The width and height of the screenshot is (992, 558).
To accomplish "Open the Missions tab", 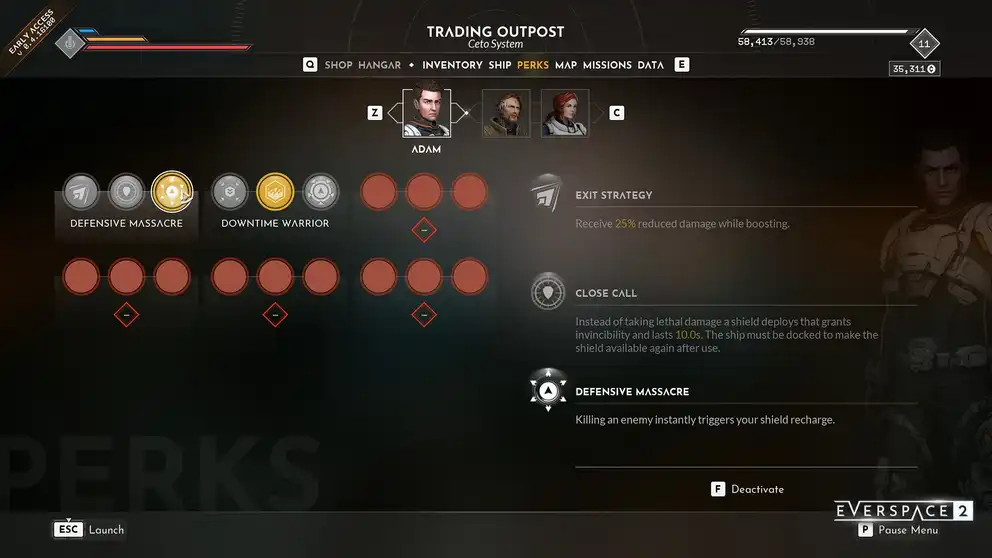I will 607,65.
